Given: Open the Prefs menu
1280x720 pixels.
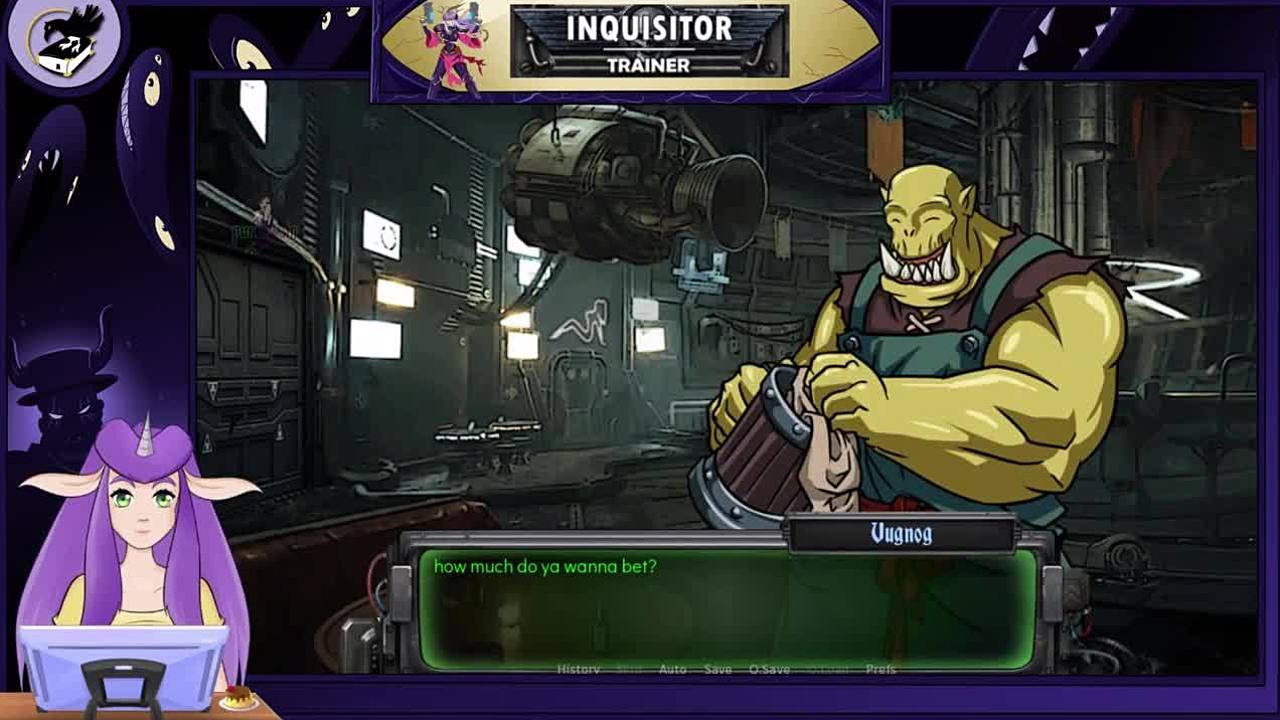Looking at the screenshot, I should pyautogui.click(x=880, y=669).
